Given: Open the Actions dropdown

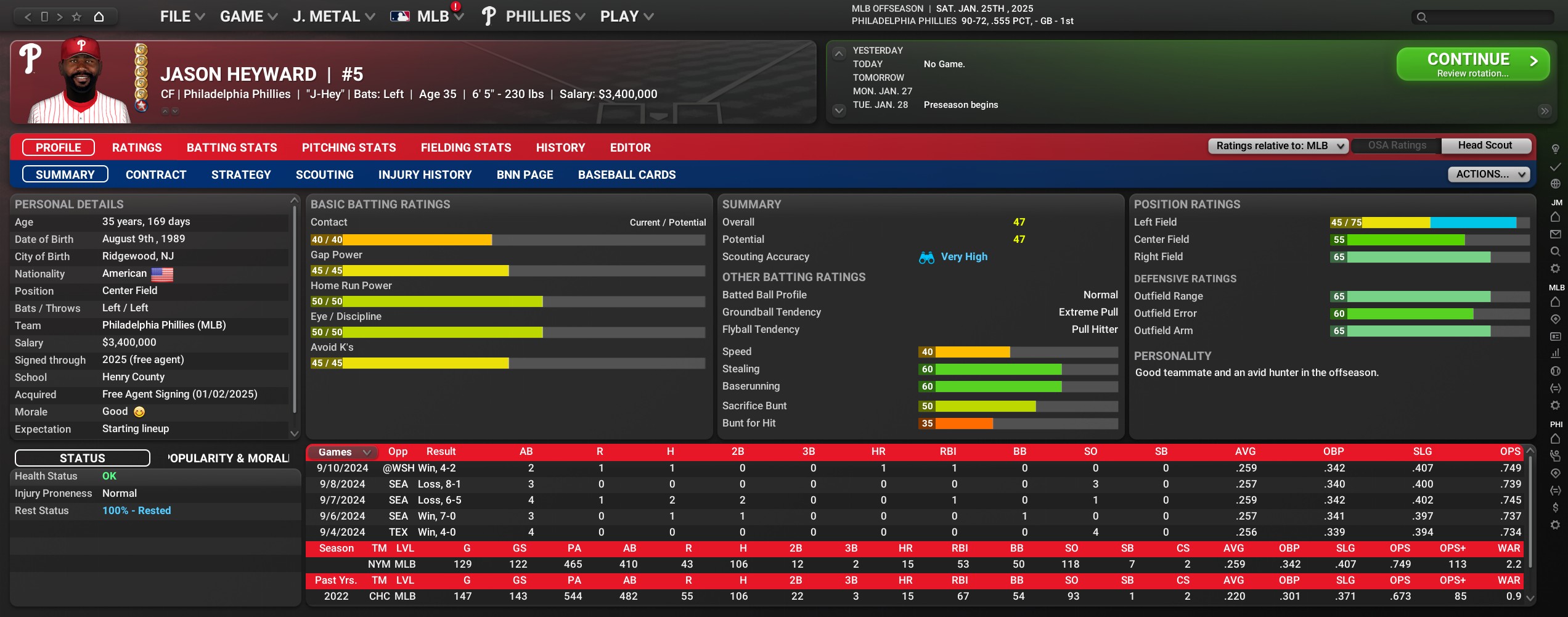Looking at the screenshot, I should pyautogui.click(x=1488, y=174).
